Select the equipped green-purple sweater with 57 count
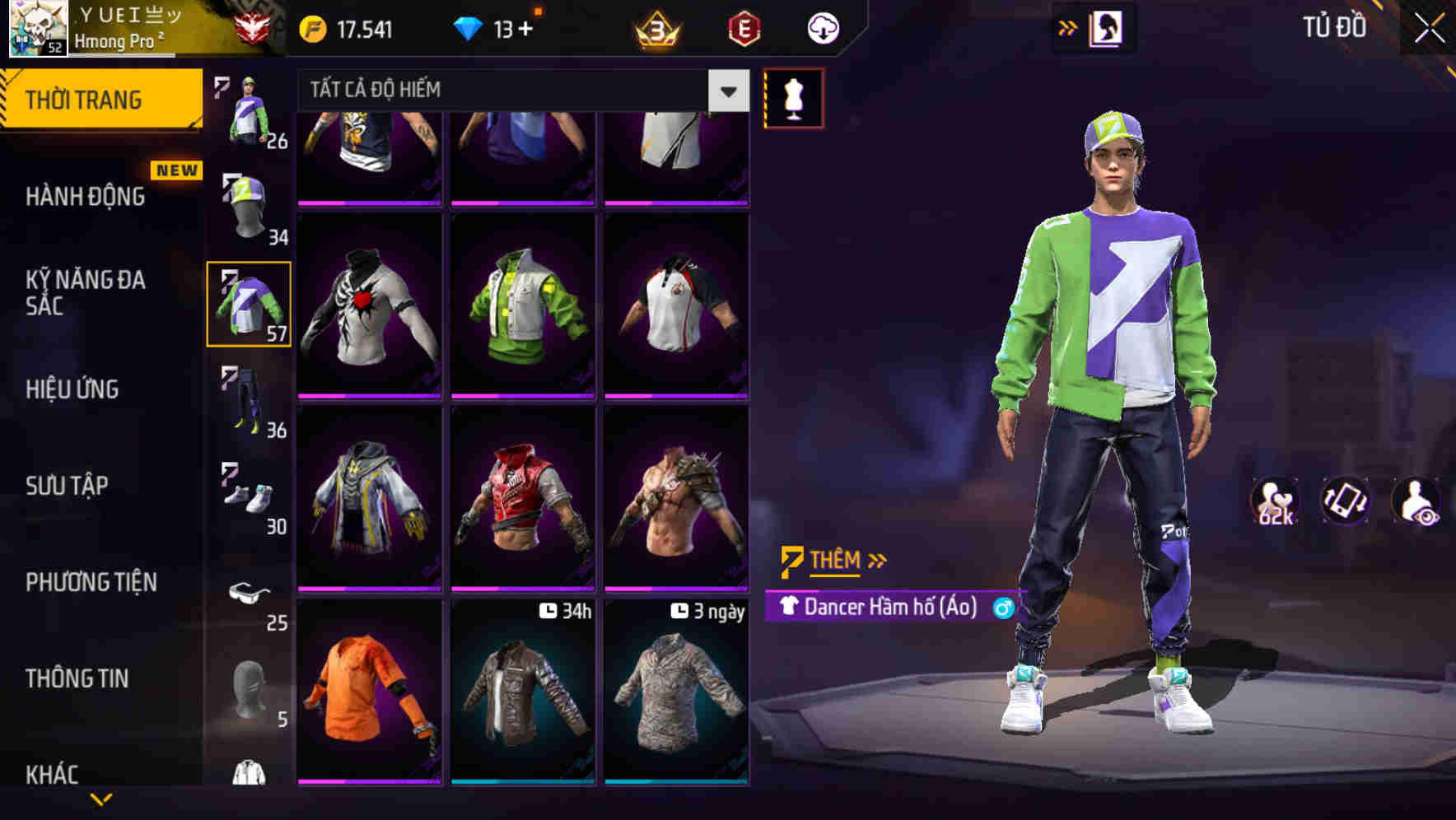 [x=249, y=302]
